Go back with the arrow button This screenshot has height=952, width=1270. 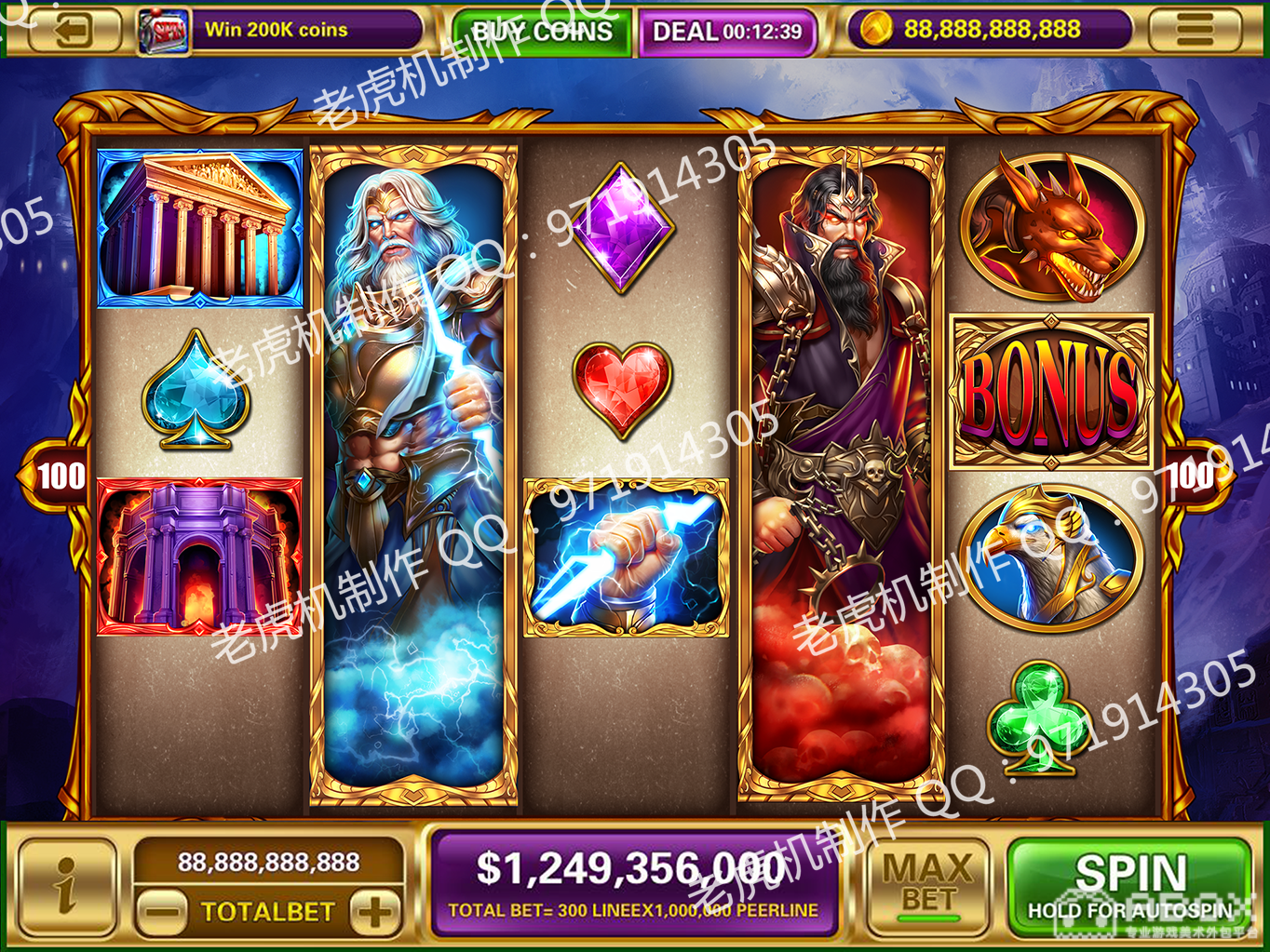click(x=74, y=30)
